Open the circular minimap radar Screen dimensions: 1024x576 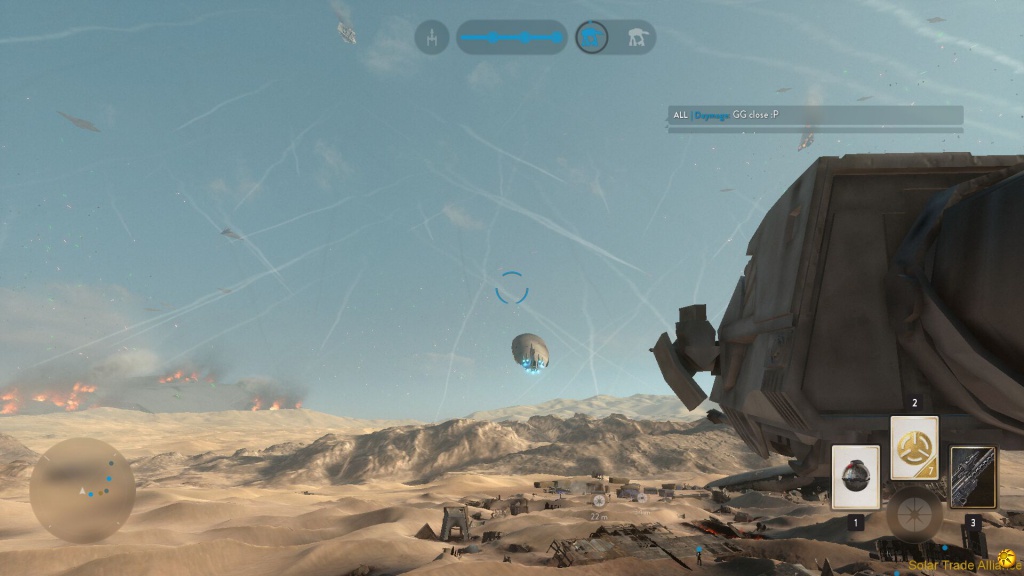pos(81,488)
